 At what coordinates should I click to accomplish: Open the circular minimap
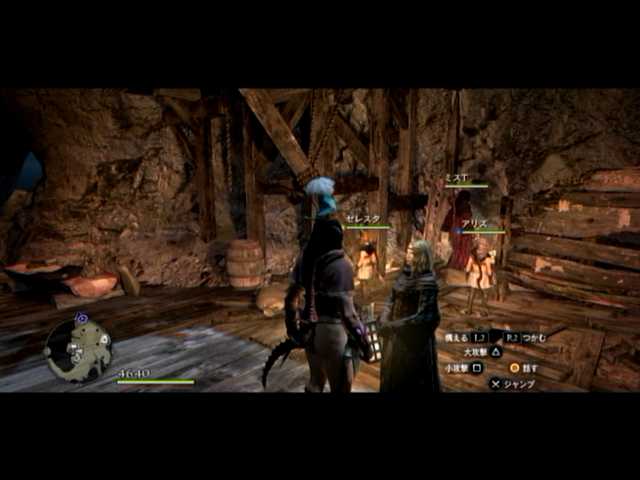(x=78, y=349)
